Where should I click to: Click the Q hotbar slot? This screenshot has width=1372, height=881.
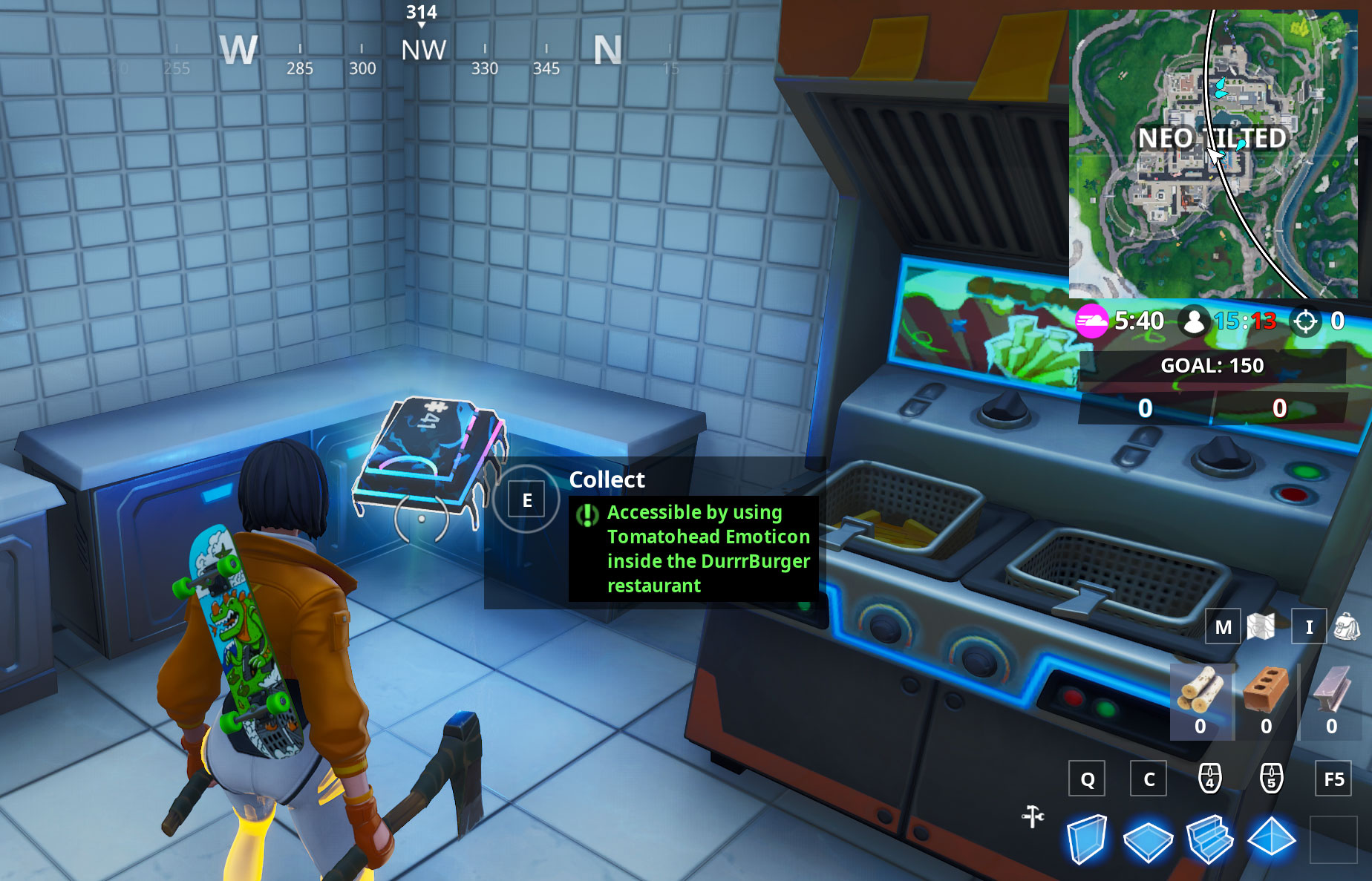pyautogui.click(x=1088, y=779)
